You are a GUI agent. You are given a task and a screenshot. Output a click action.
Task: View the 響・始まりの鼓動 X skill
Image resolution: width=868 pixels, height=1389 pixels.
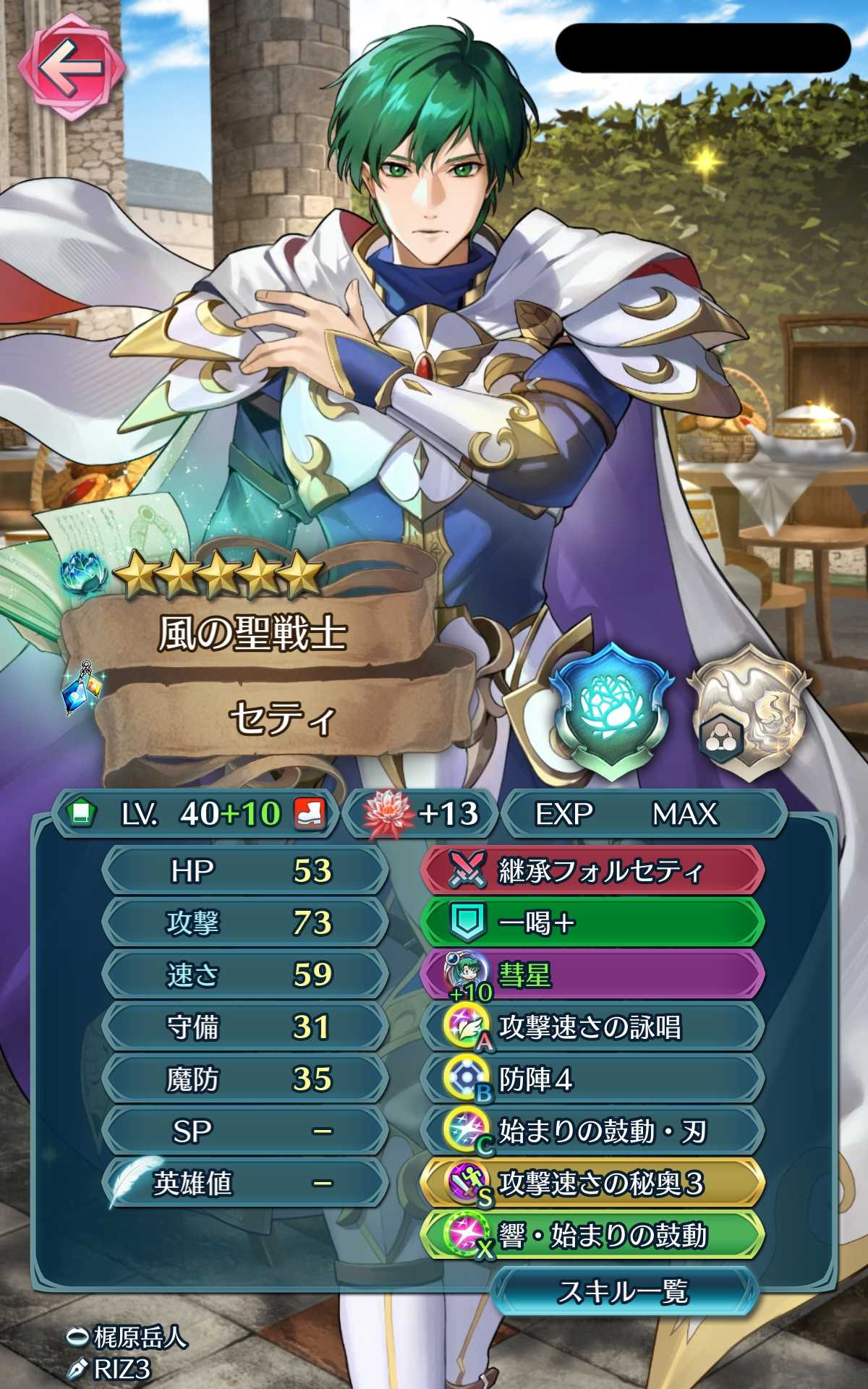[x=592, y=1236]
